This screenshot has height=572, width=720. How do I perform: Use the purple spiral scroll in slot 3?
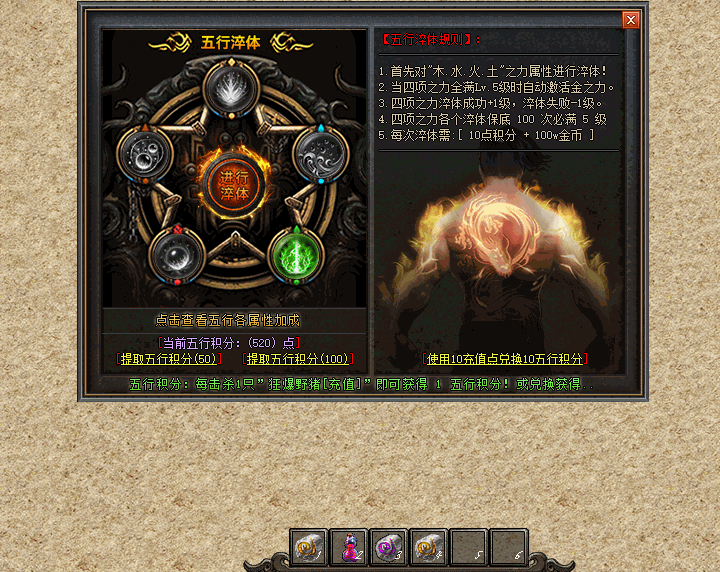[387, 547]
